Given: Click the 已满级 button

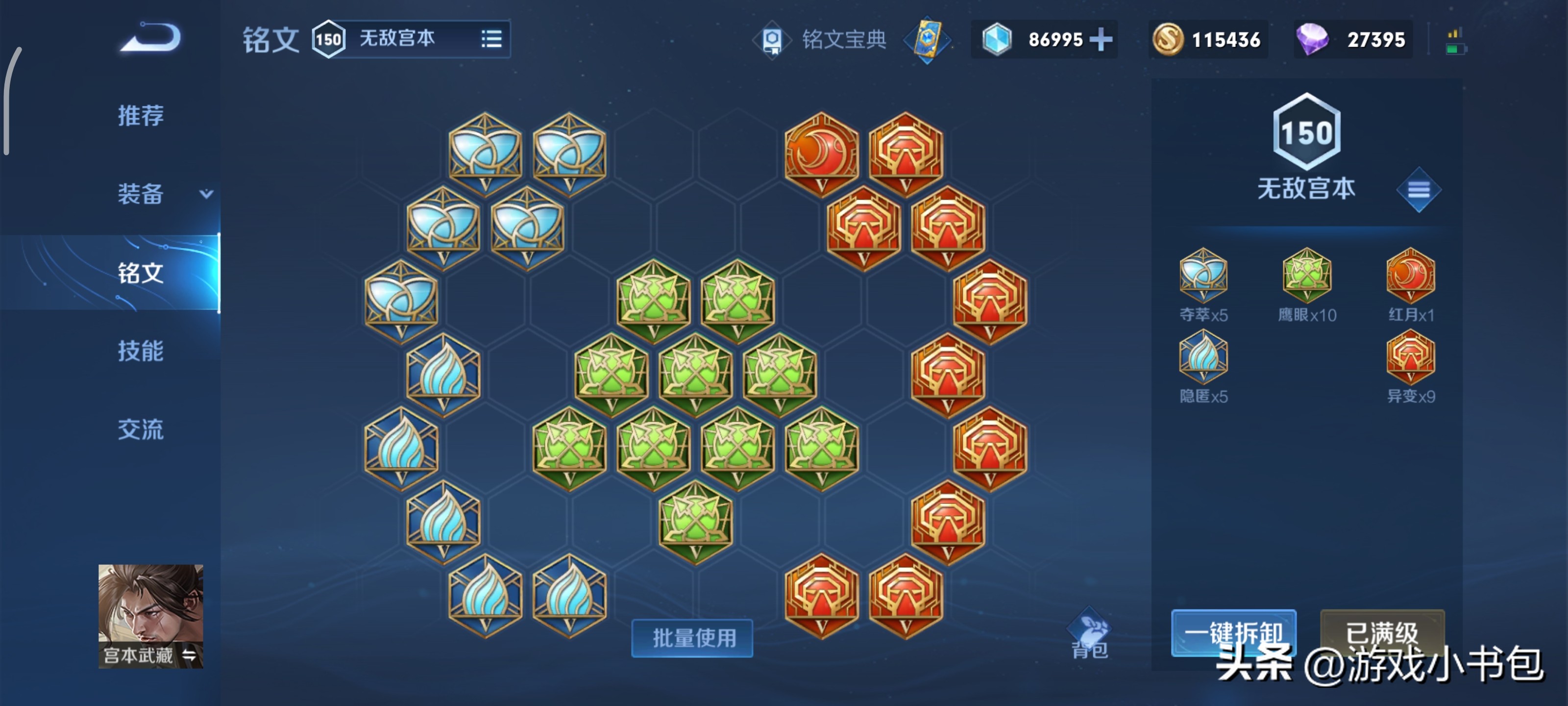Looking at the screenshot, I should [1382, 632].
